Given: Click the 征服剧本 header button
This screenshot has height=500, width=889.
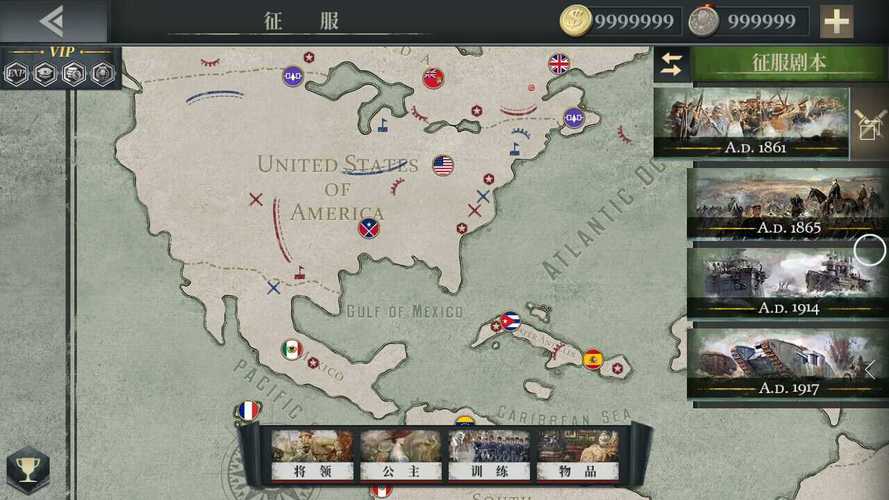Looking at the screenshot, I should click(x=789, y=63).
